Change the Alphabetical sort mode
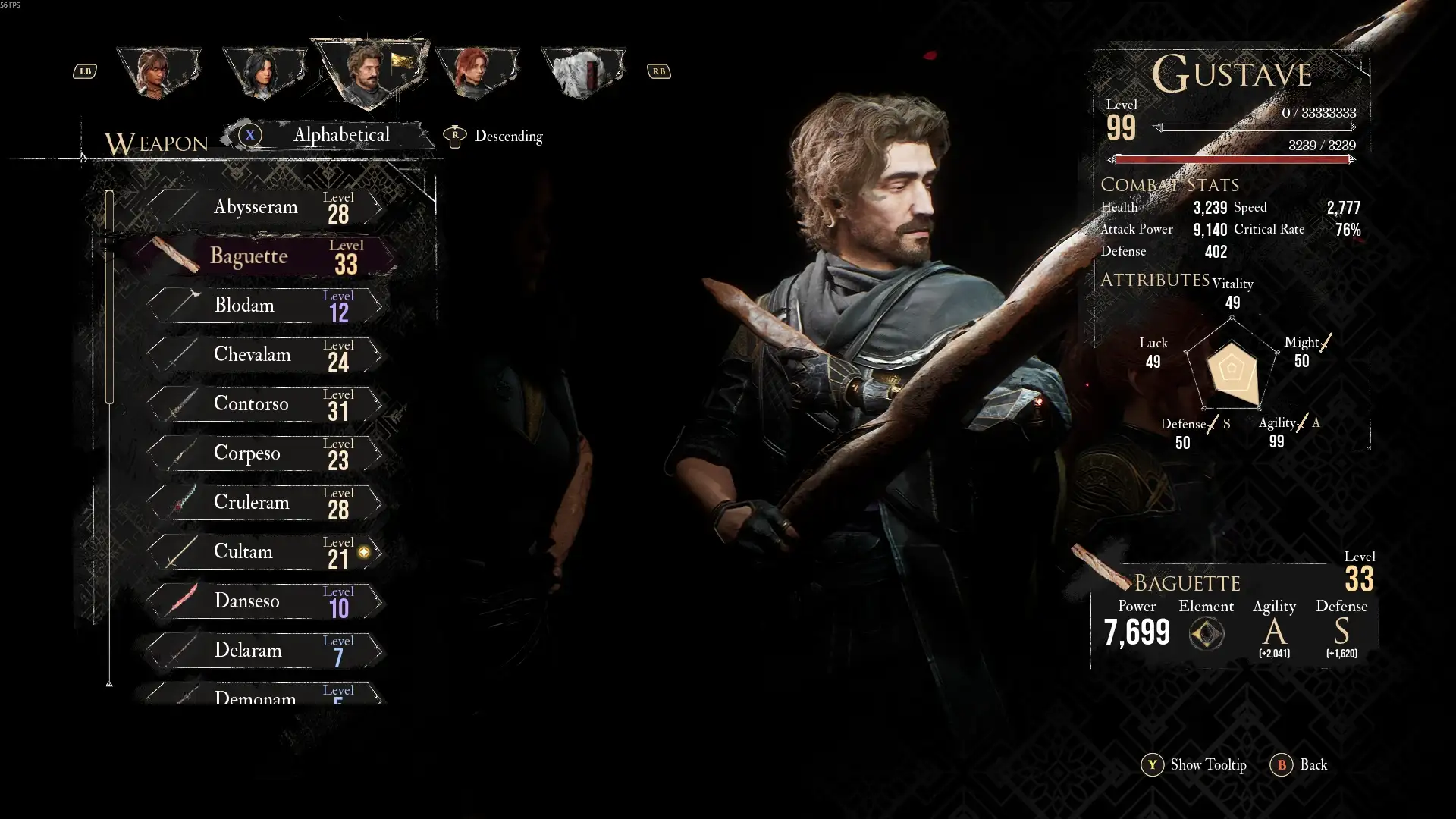 340,136
